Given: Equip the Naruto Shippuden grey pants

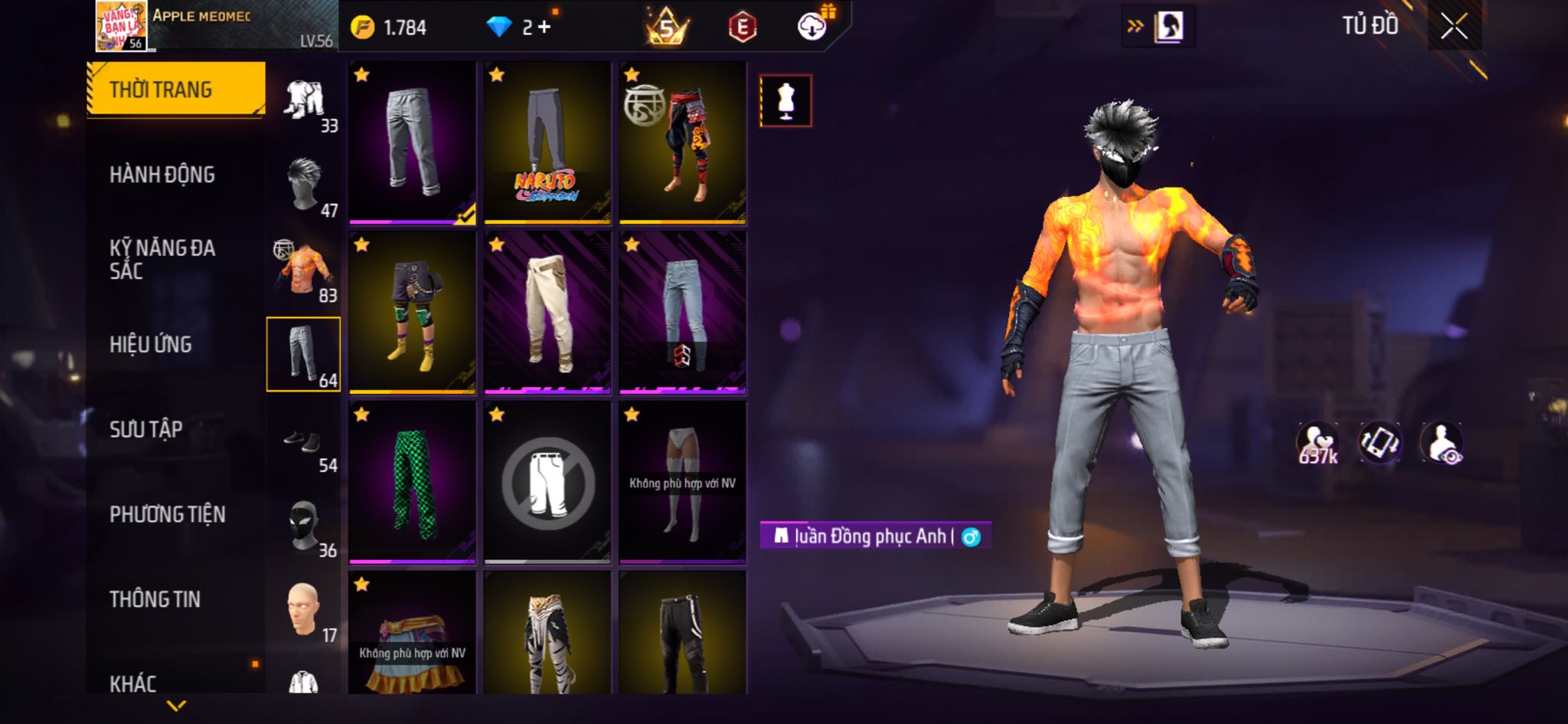Looking at the screenshot, I should (547, 143).
